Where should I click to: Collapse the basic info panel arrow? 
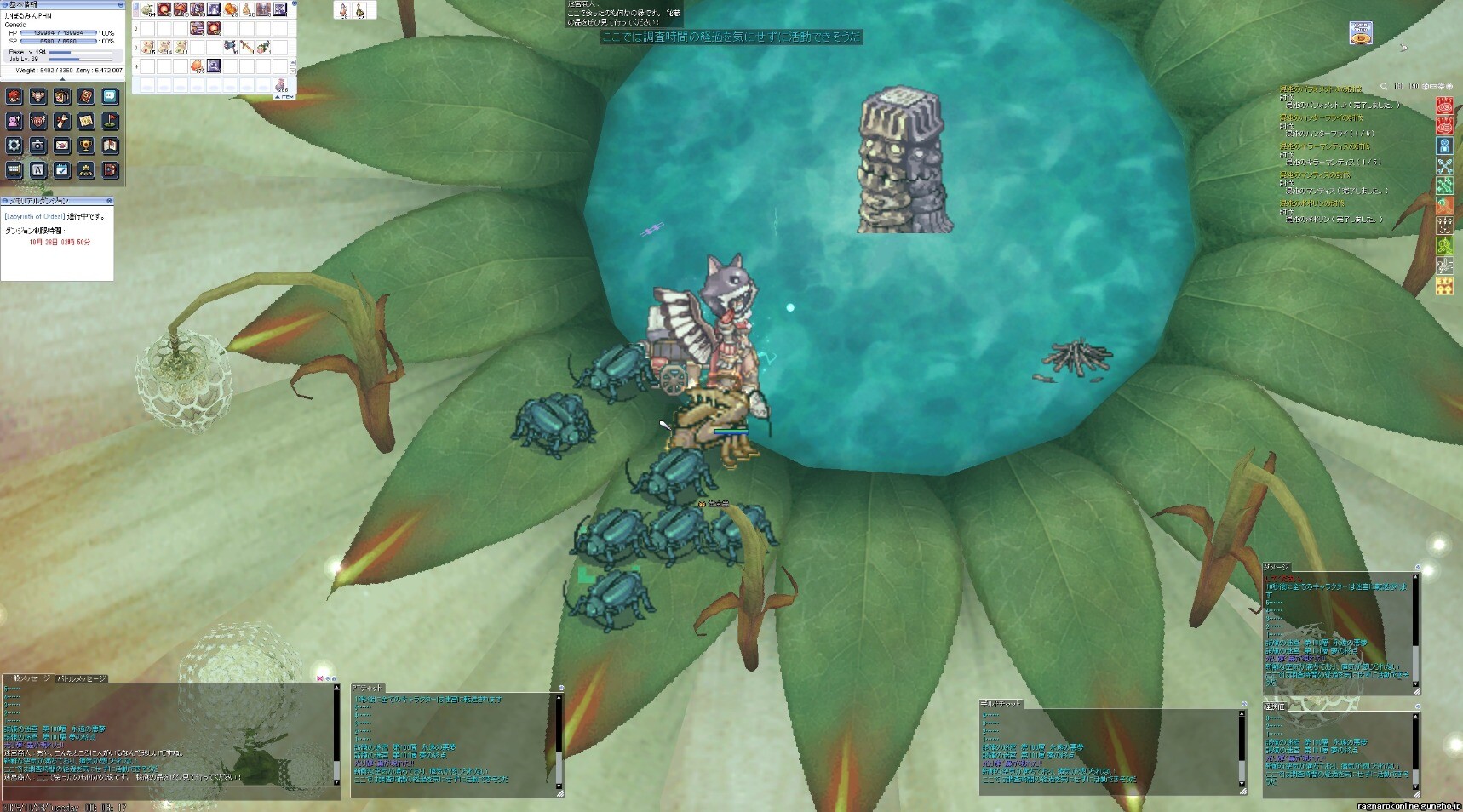coord(62,79)
